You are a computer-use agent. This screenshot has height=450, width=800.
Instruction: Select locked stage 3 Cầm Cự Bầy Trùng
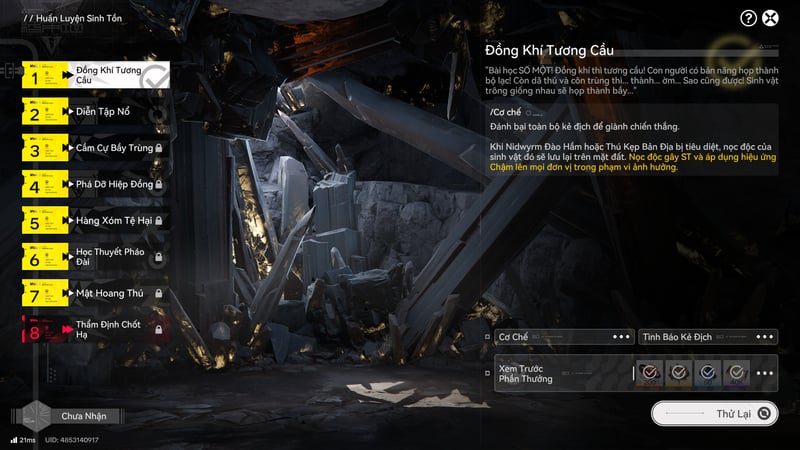point(95,148)
